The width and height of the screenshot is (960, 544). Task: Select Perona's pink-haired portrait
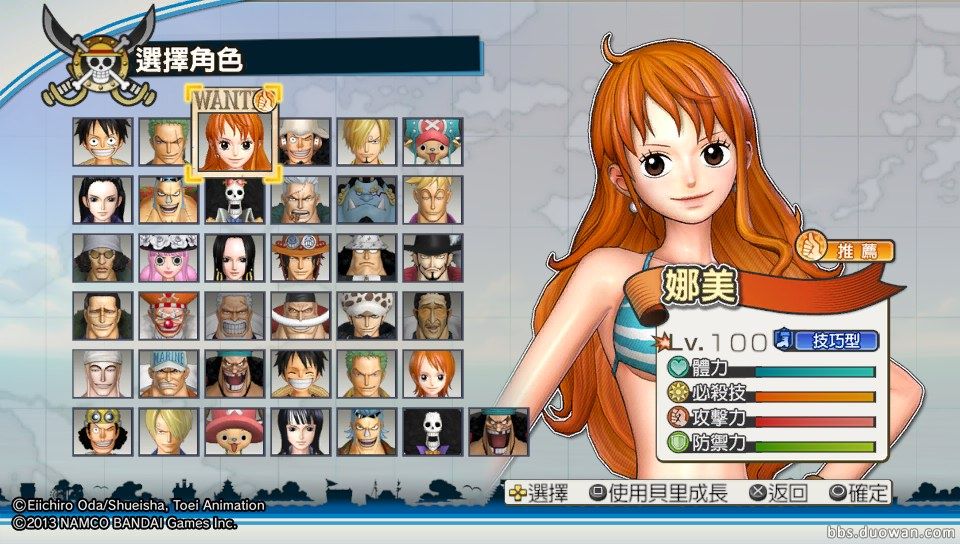[x=168, y=258]
